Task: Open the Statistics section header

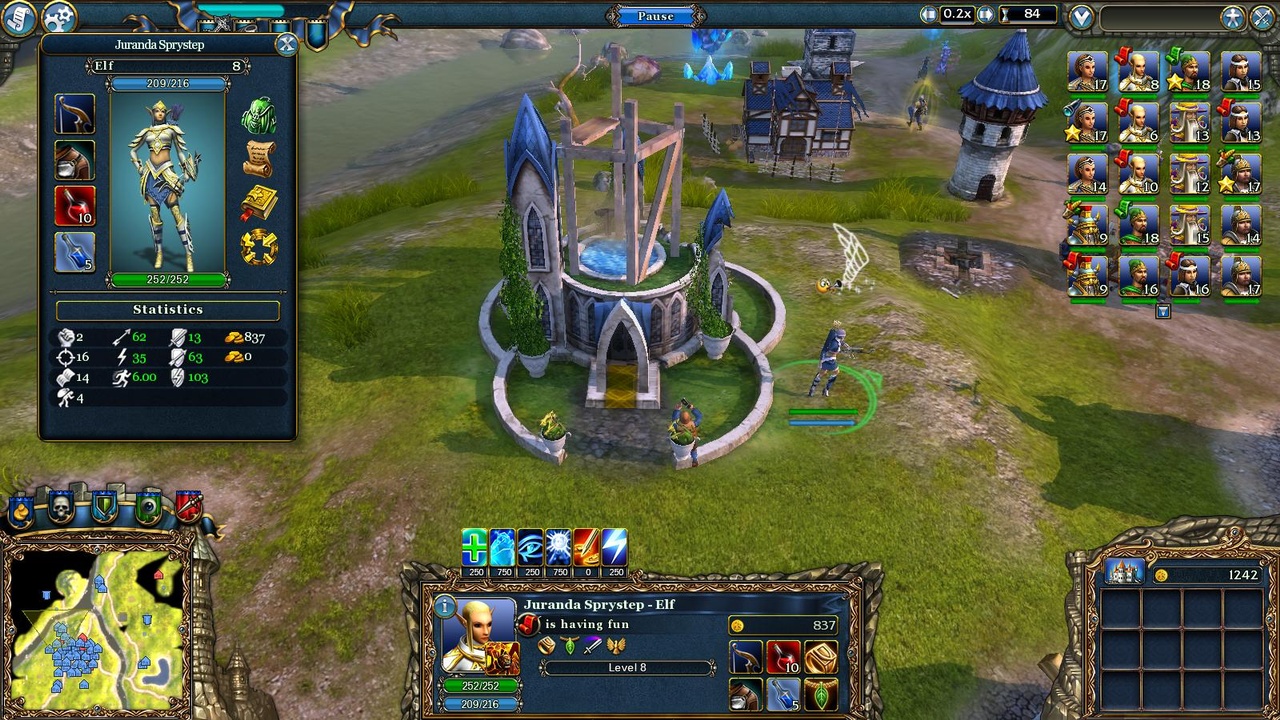Action: (167, 309)
